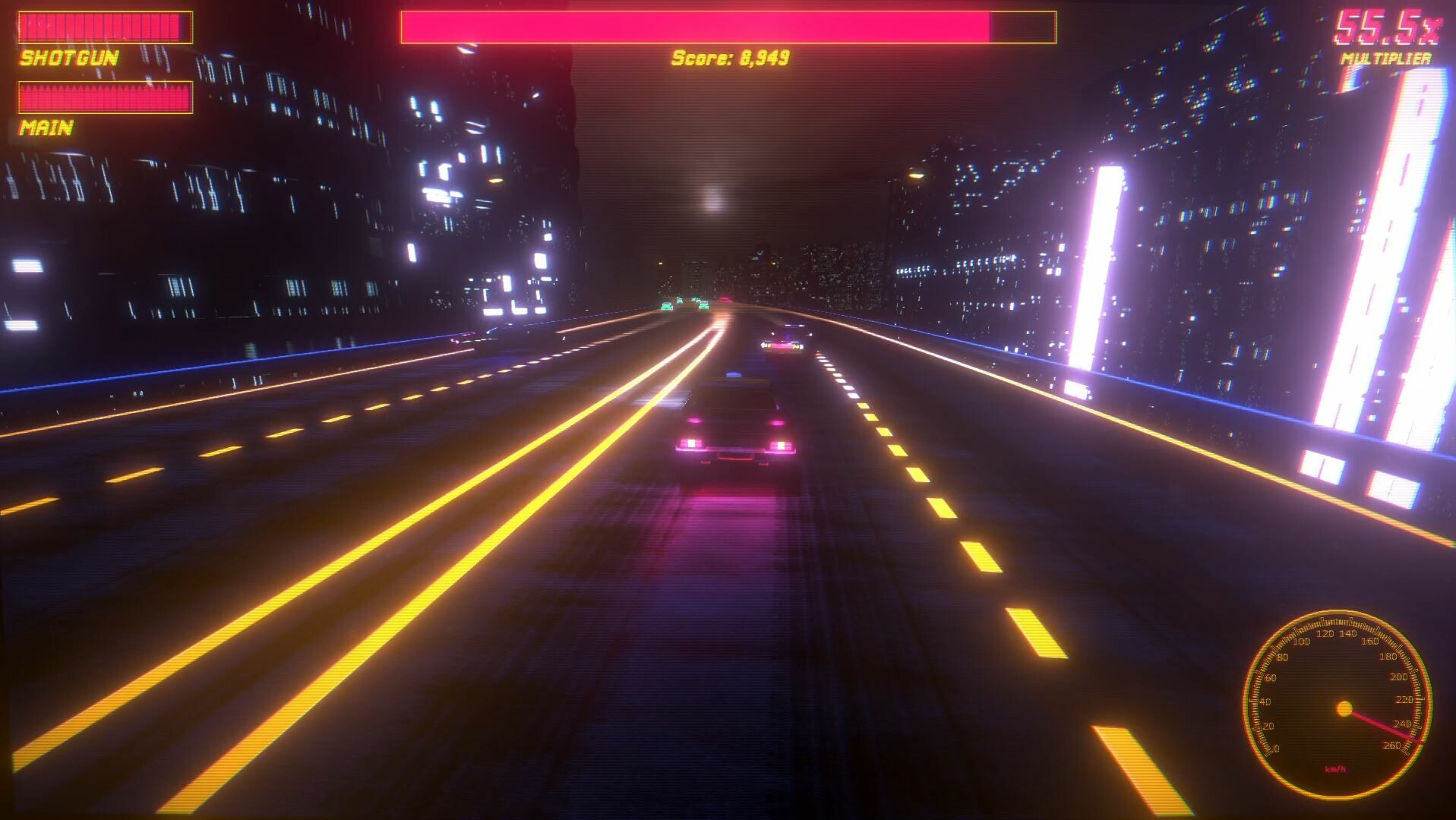Click the 100 mark on the speedometer
Image resolution: width=1456 pixels, height=820 pixels.
1302,642
